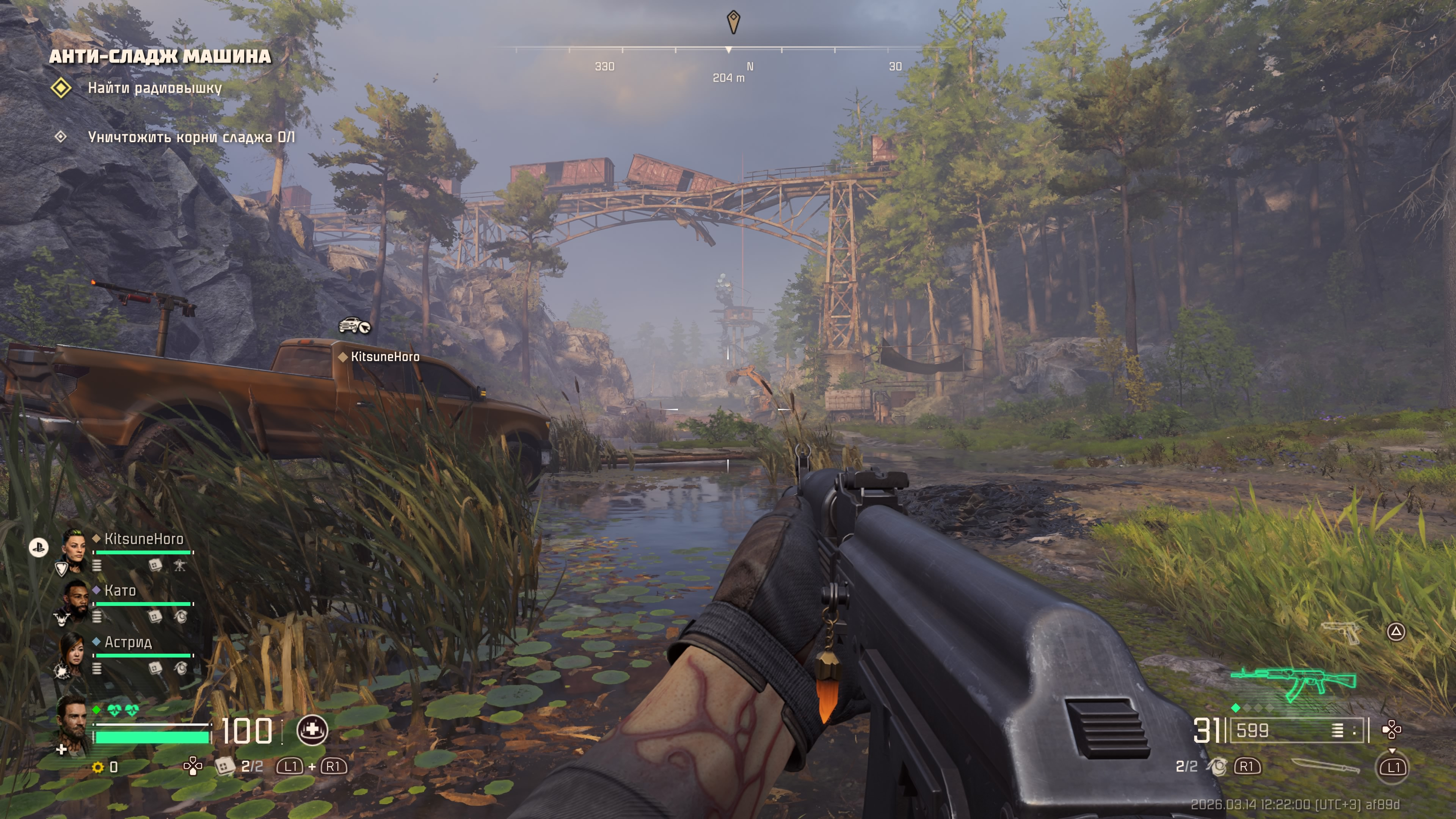This screenshot has height=819, width=1456.
Task: Click the mission title 'АНТИ-СЛАДЖ МАШИНА'
Action: [x=160, y=56]
